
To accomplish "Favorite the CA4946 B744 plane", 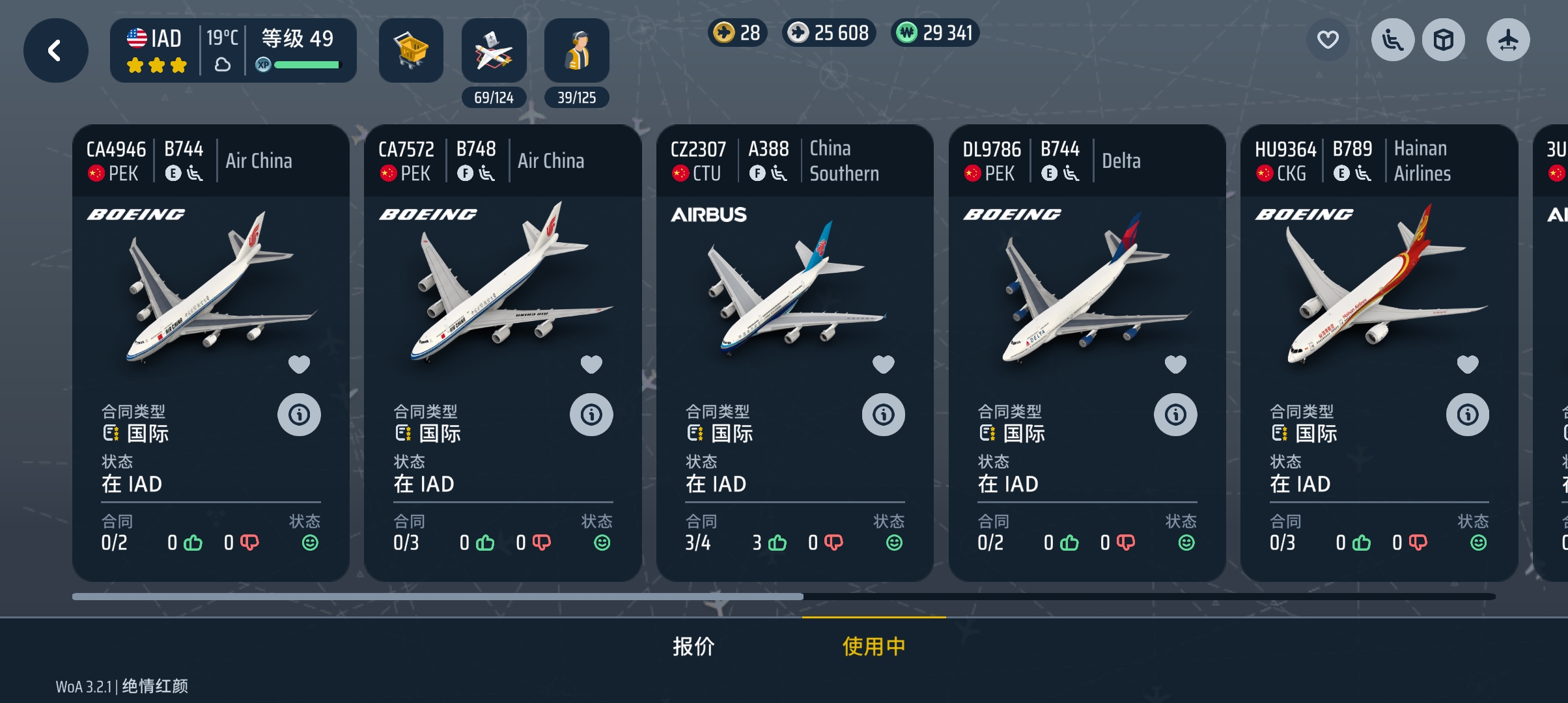I will (299, 365).
